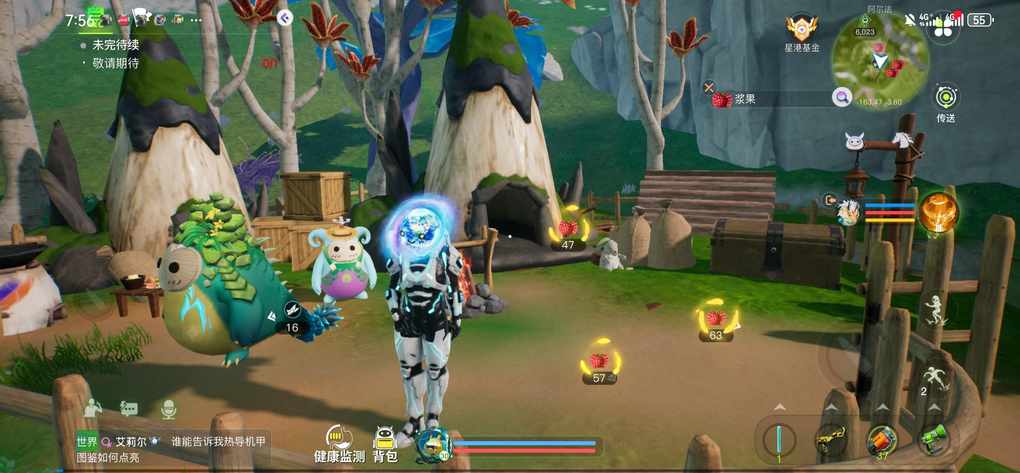Viewport: 1020px width, 473px height.
Task: Click the magnifier search icon beside berry tracker
Action: pos(842,97)
